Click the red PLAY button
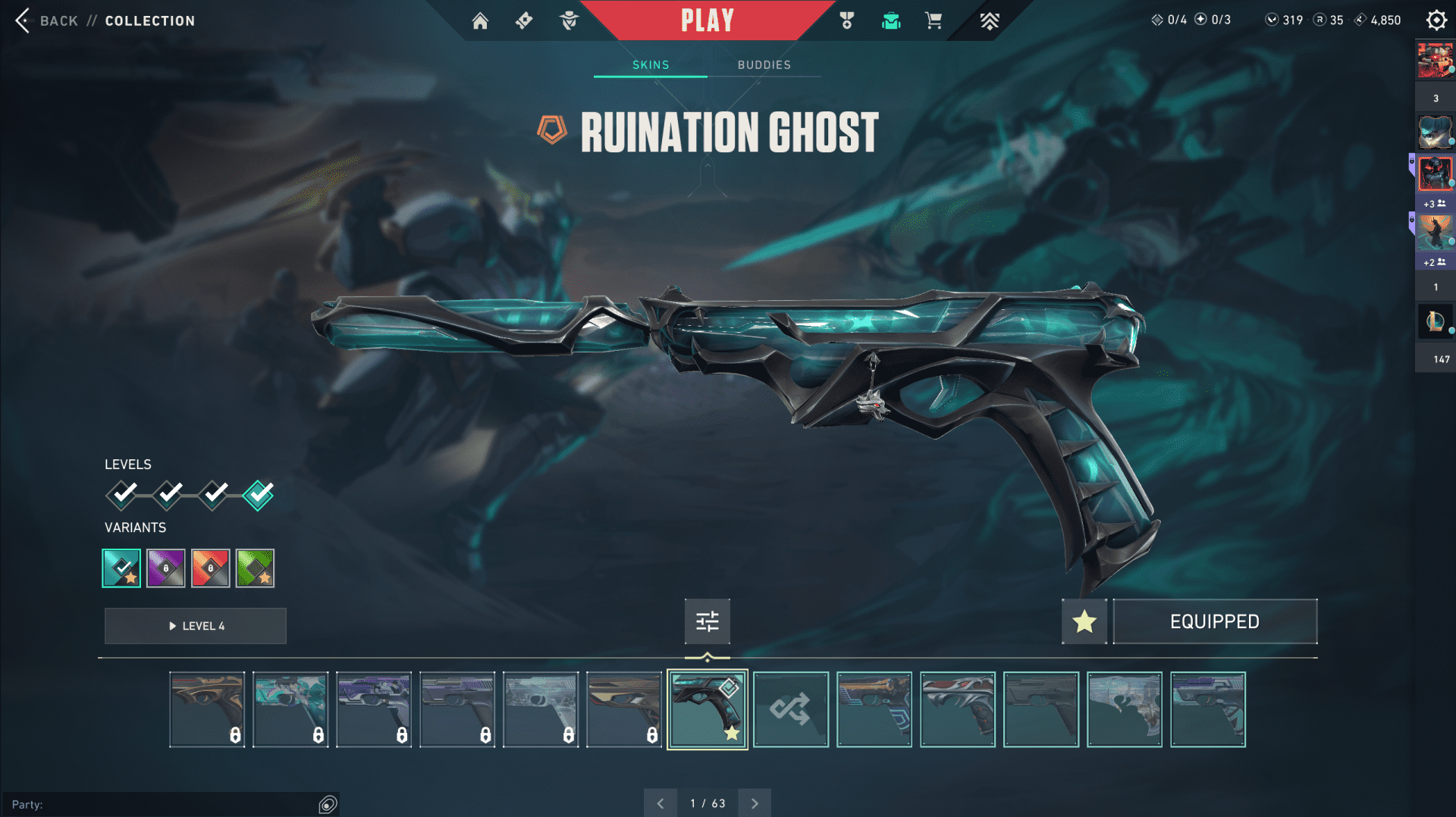Screen dimensions: 1456x817 pyautogui.click(x=707, y=20)
